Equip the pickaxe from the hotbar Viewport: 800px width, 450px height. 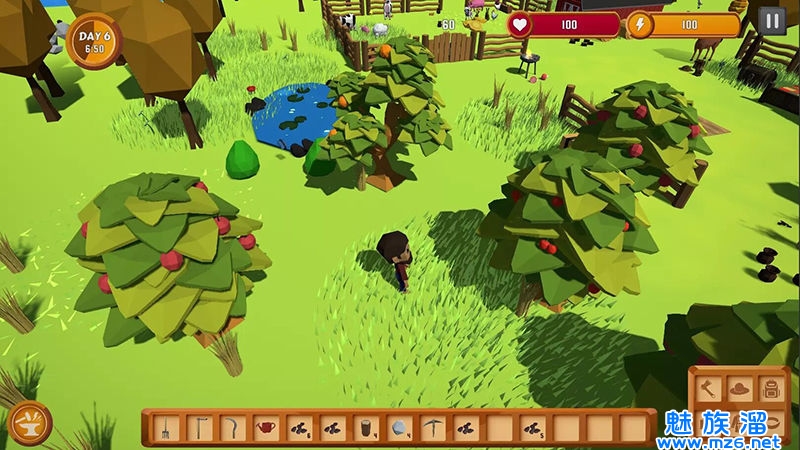pyautogui.click(x=431, y=429)
